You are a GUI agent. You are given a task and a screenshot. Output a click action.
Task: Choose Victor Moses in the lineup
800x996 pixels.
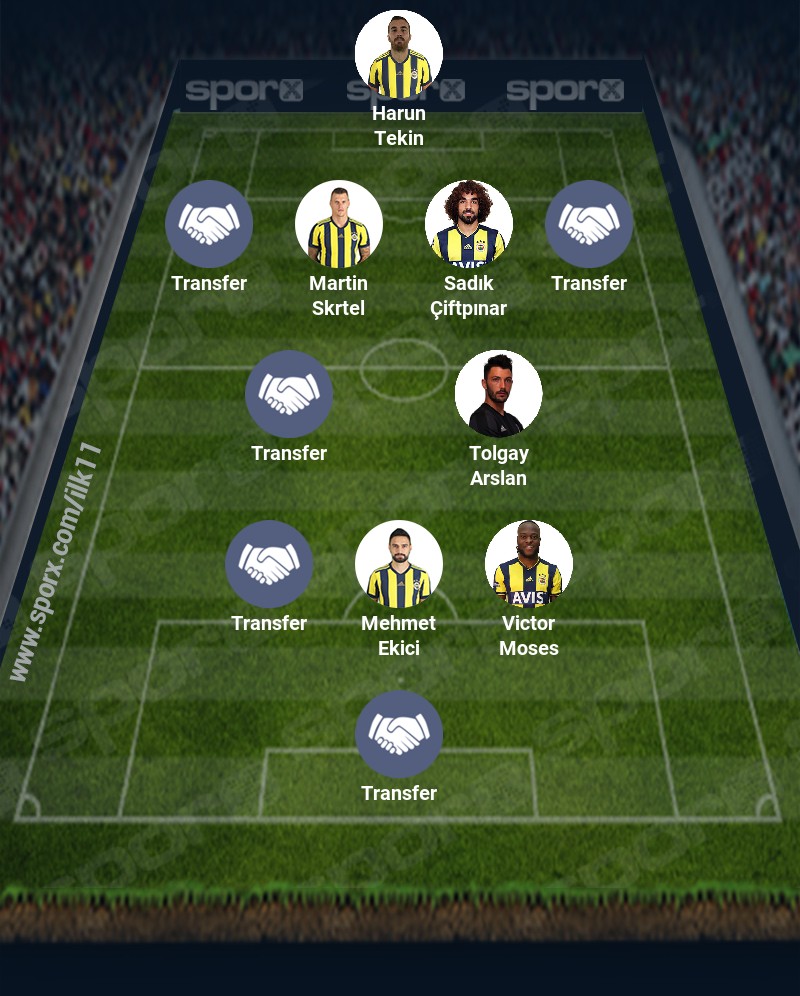click(x=529, y=564)
